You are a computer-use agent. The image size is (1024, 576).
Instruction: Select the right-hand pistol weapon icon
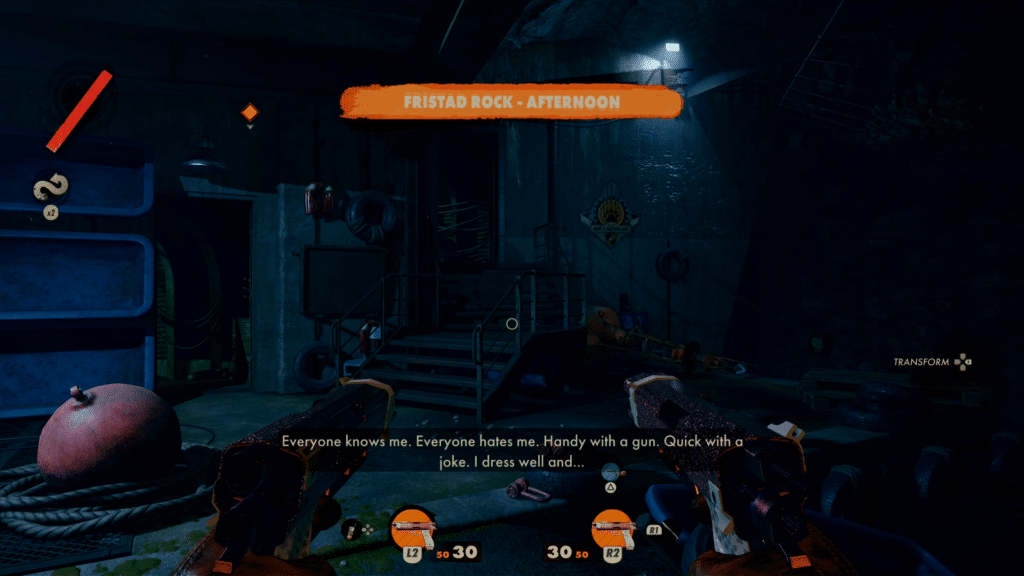click(612, 526)
